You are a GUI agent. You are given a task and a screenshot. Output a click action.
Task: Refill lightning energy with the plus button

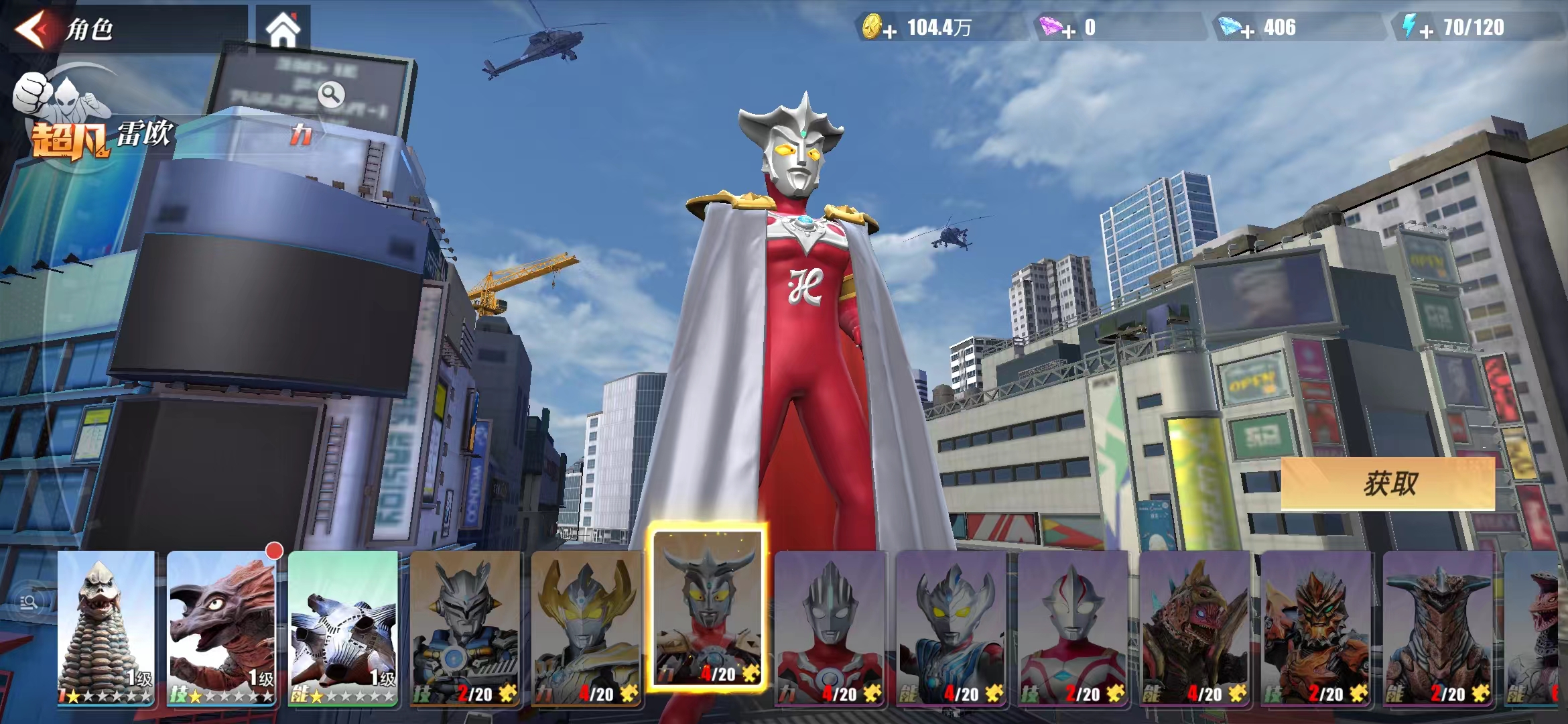(x=1426, y=31)
